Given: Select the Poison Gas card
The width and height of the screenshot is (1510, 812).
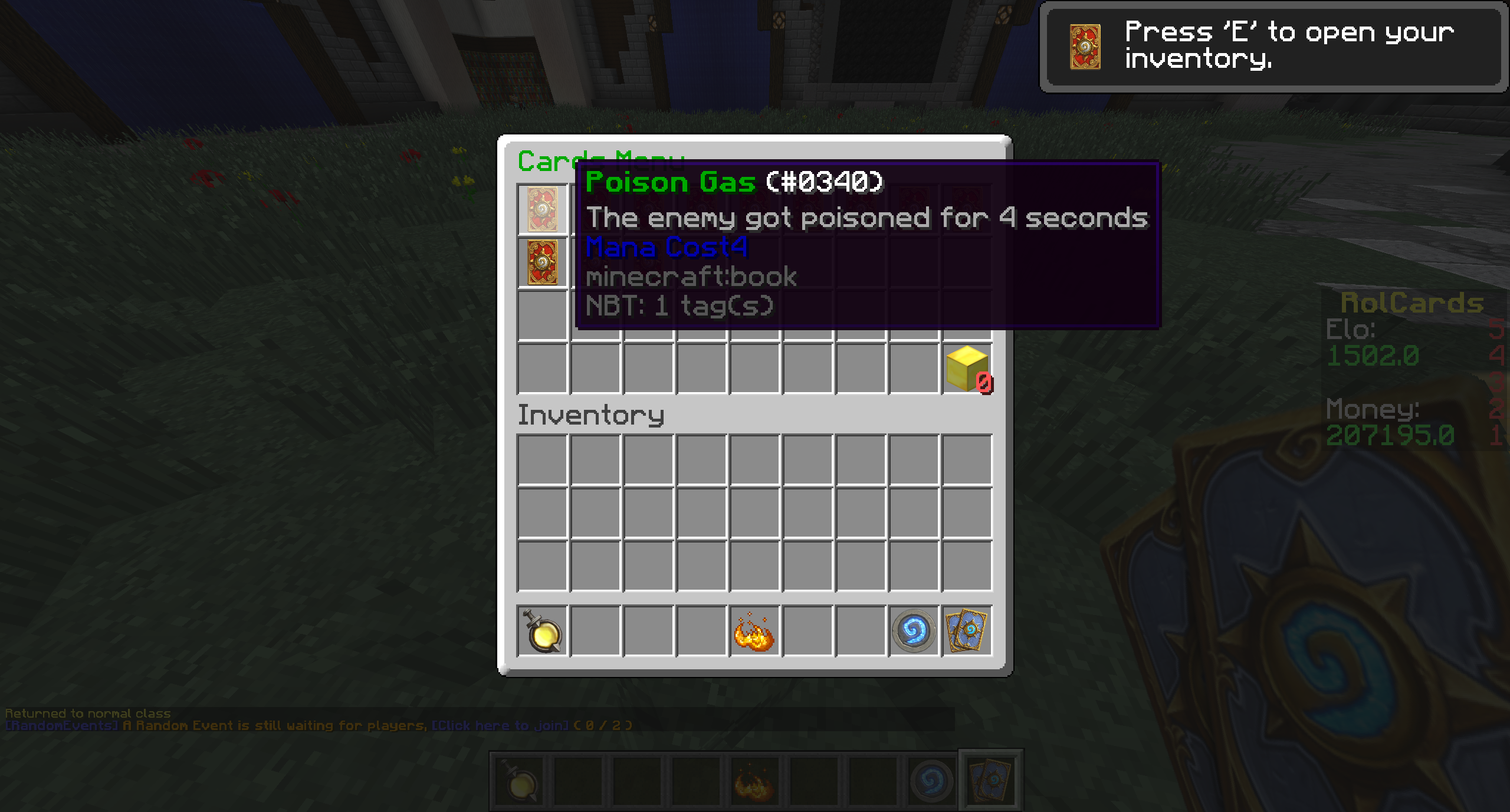Looking at the screenshot, I should point(542,209).
